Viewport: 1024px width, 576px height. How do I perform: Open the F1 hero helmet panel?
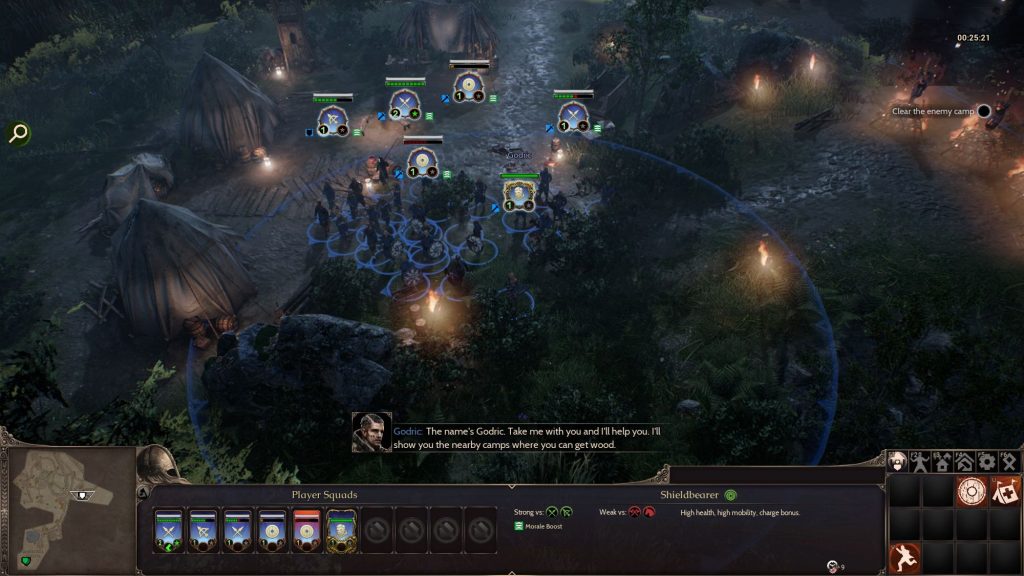pos(898,462)
